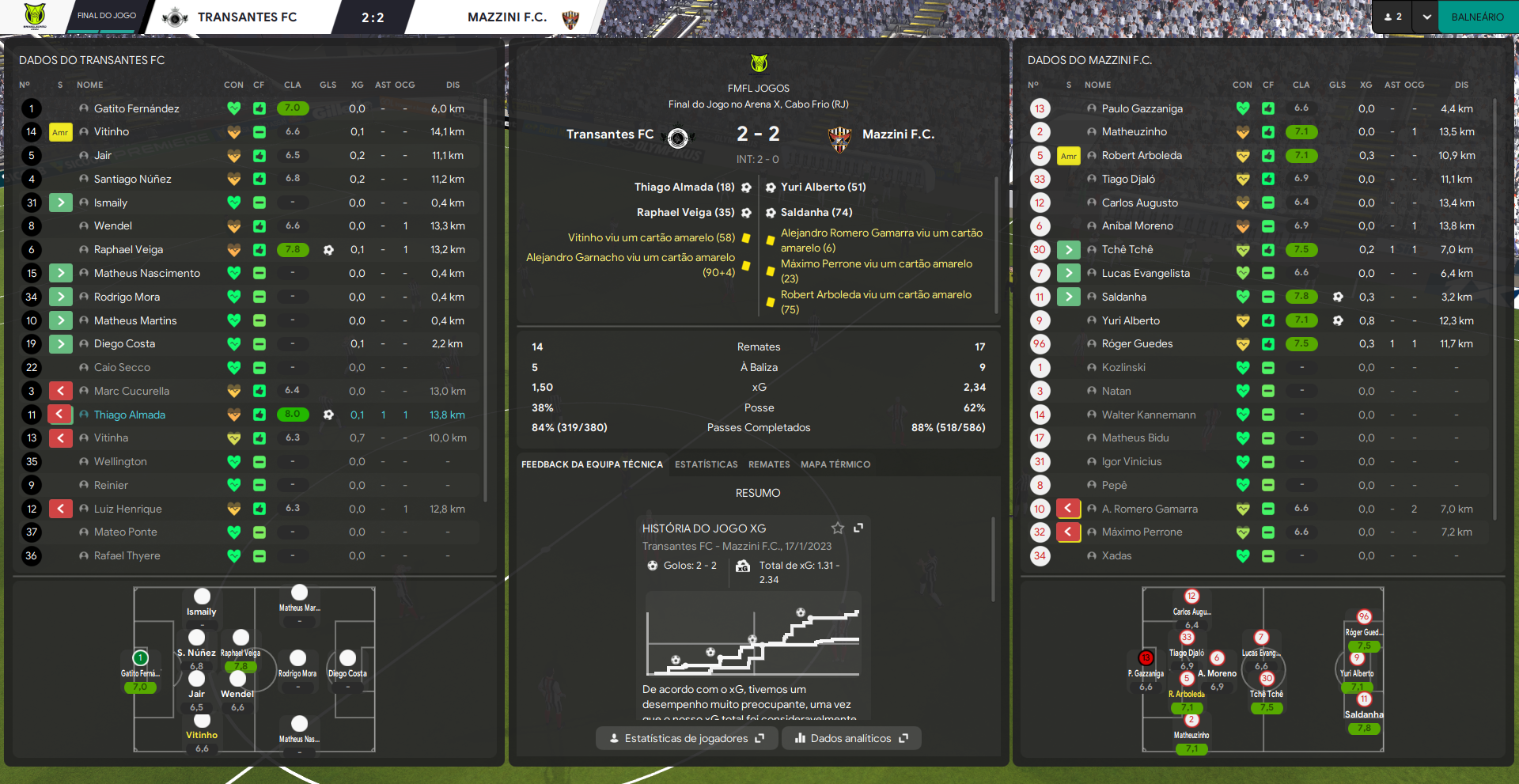Select Thiago Almada in Transantes list
This screenshot has width=1519, height=784.
(130, 415)
